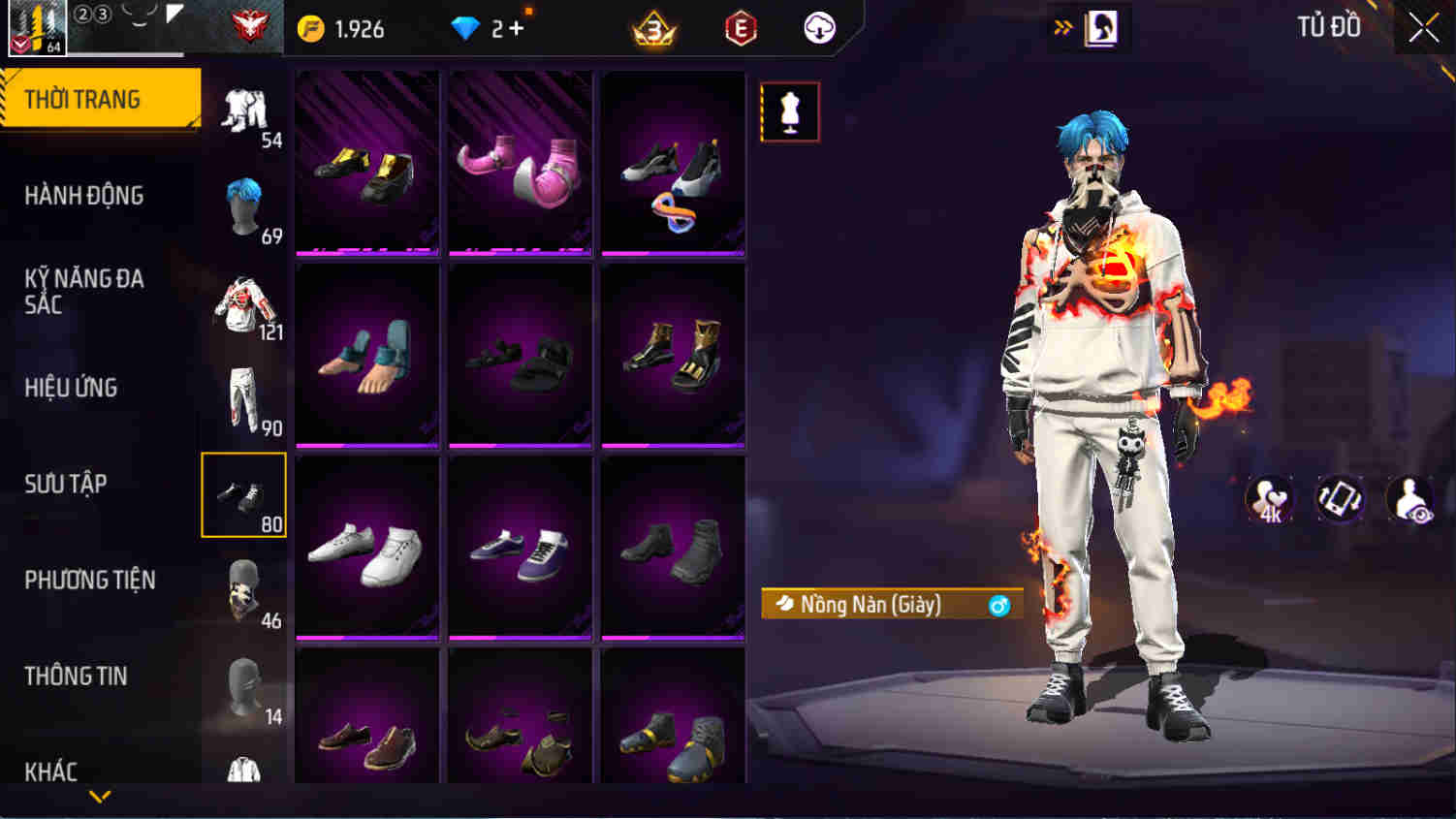This screenshot has width=1456, height=819.
Task: Select the gold crown rank 3 badge
Action: pyautogui.click(x=652, y=28)
